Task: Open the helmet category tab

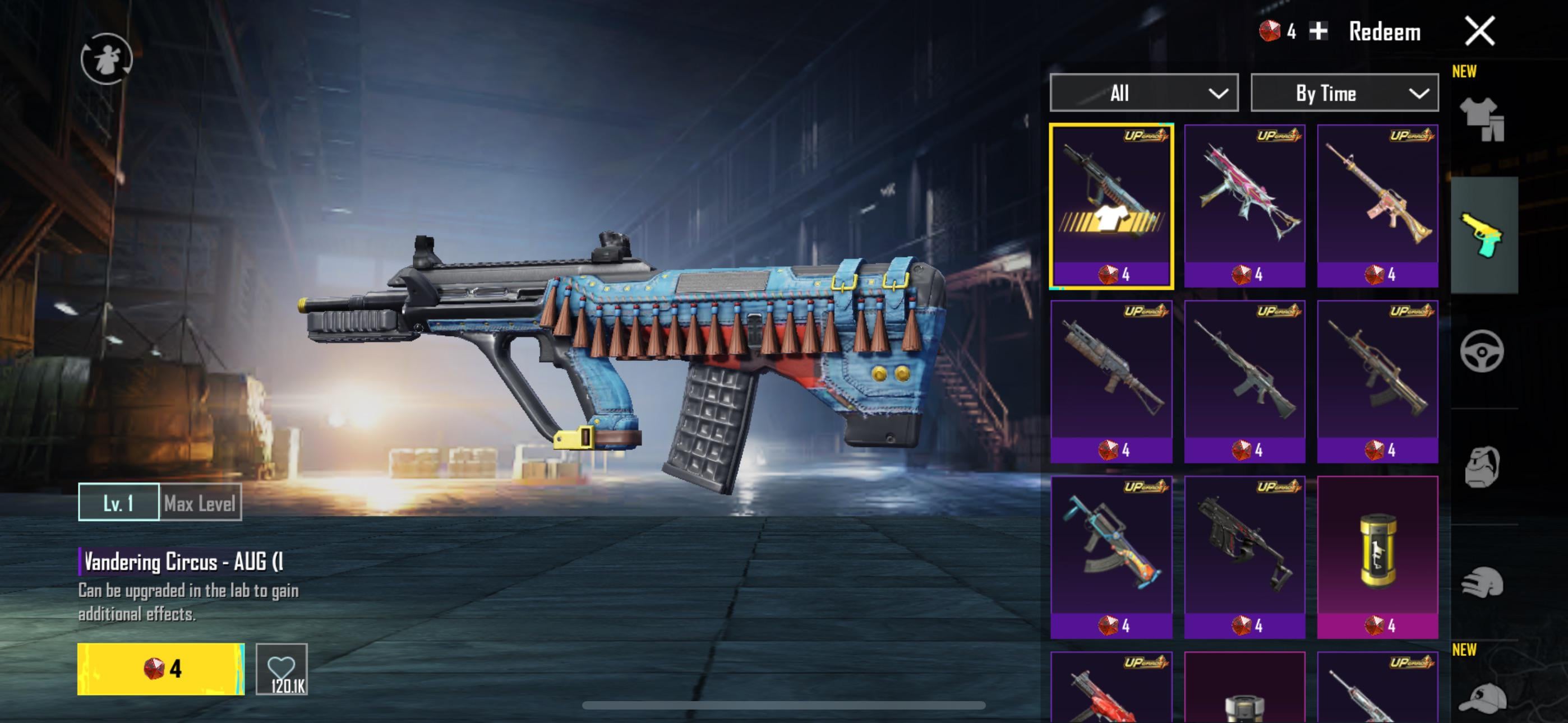Action: pyautogui.click(x=1482, y=582)
